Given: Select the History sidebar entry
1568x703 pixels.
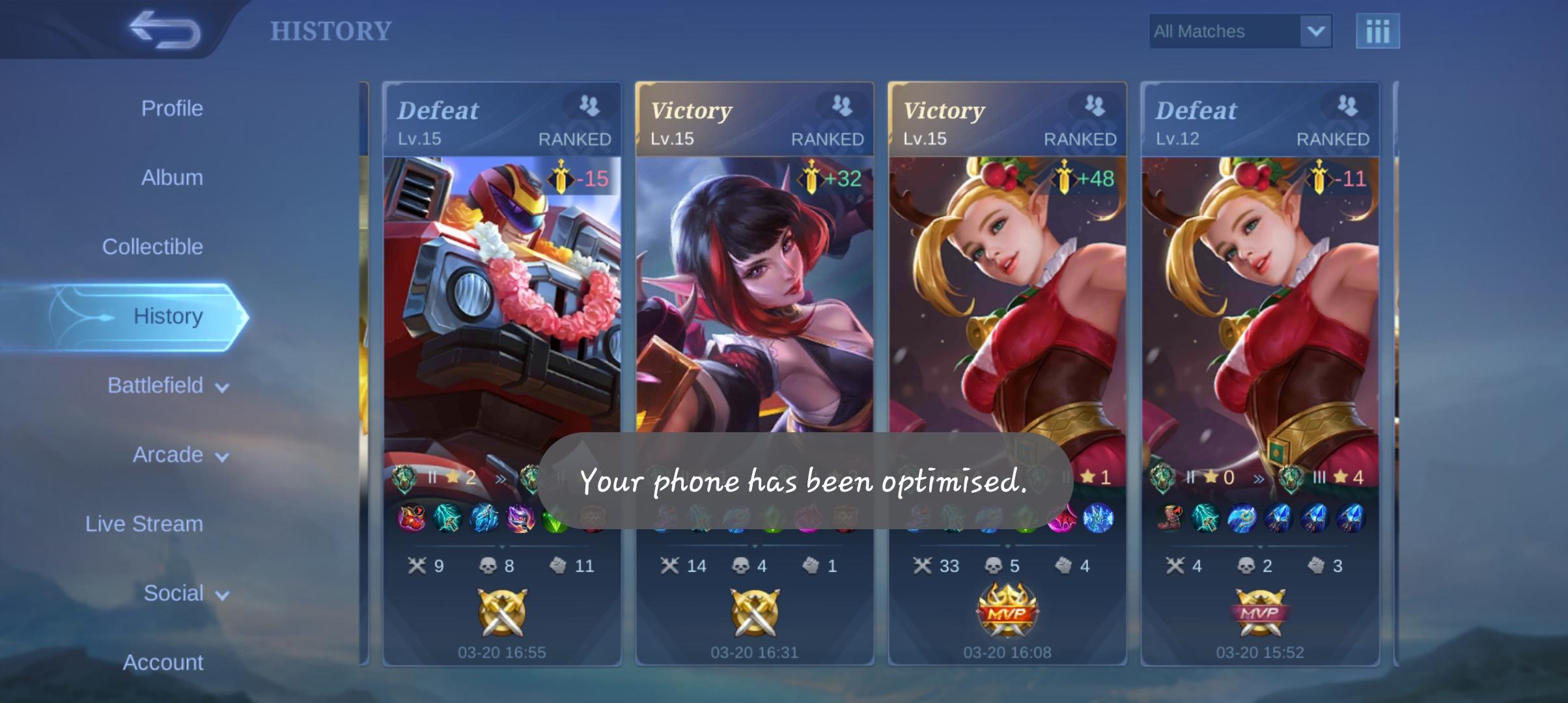Looking at the screenshot, I should [x=168, y=315].
